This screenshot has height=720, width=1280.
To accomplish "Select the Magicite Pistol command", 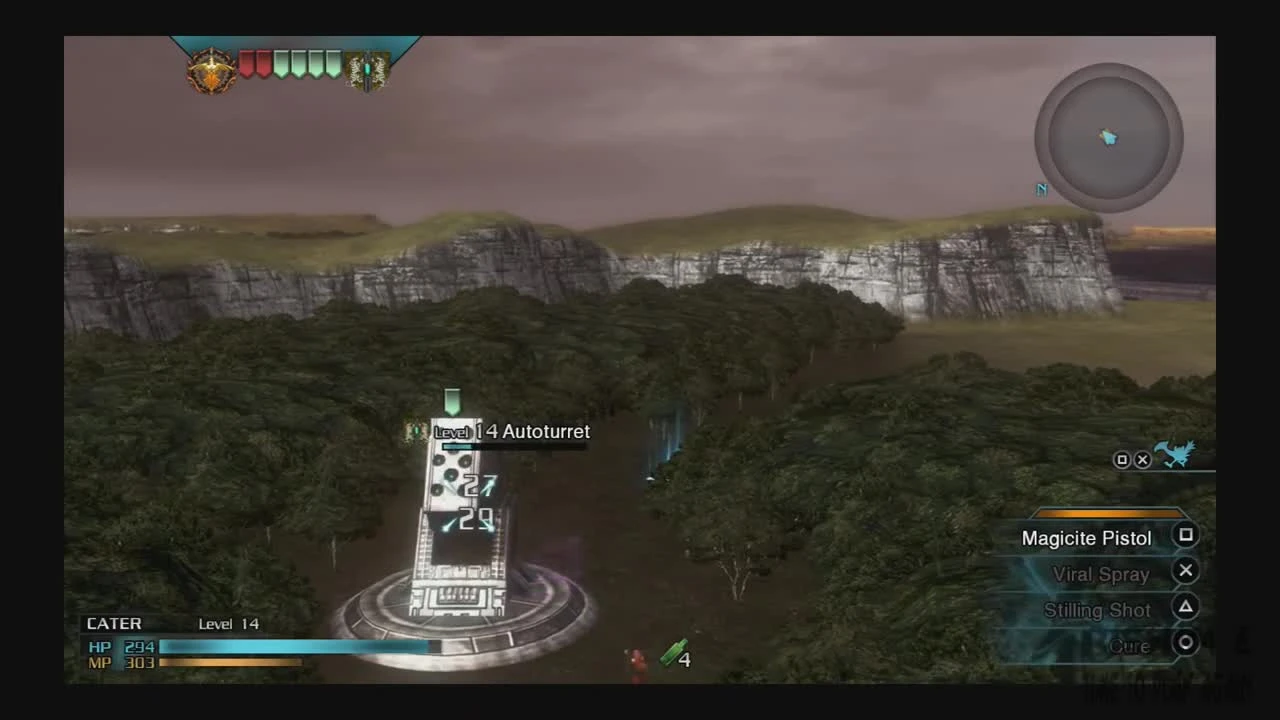I will coord(1086,538).
